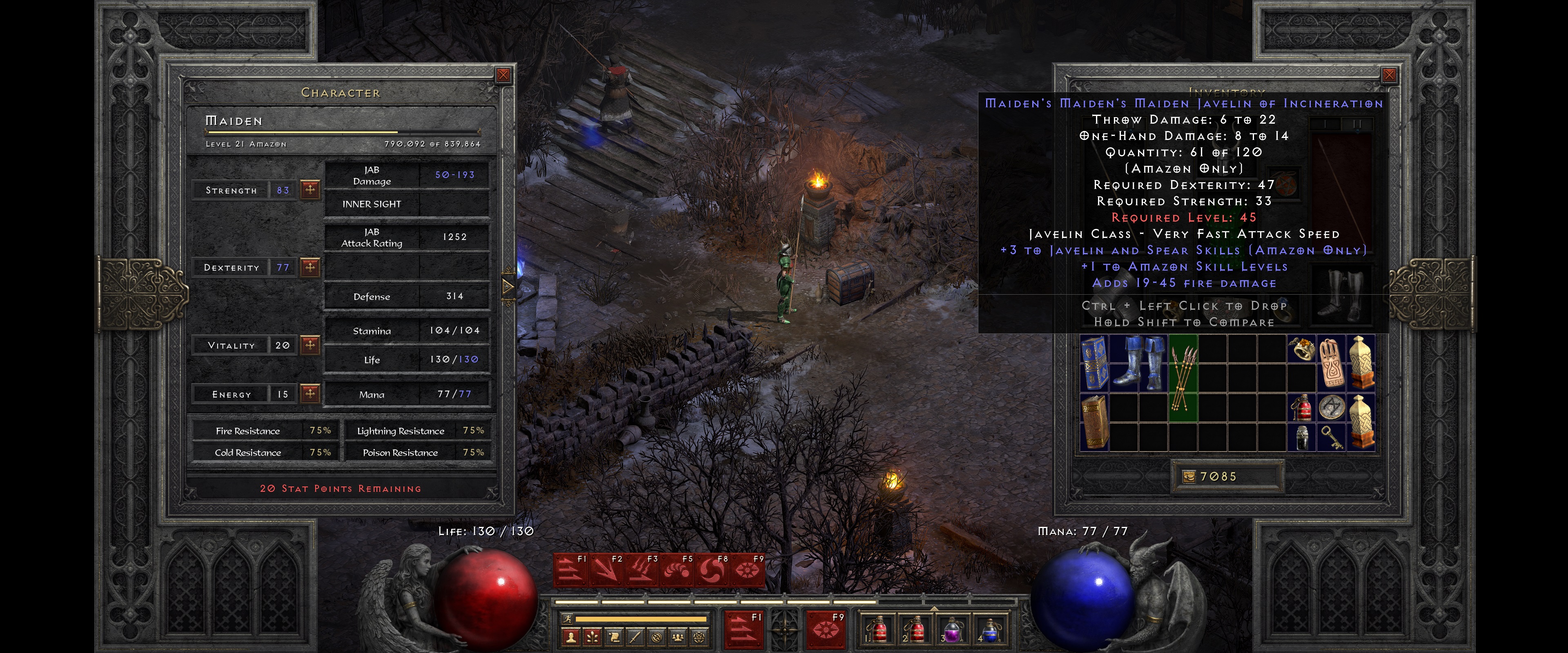Click the rejuvenation potion in belt slot 3
1568x653 pixels.
pyautogui.click(x=952, y=631)
